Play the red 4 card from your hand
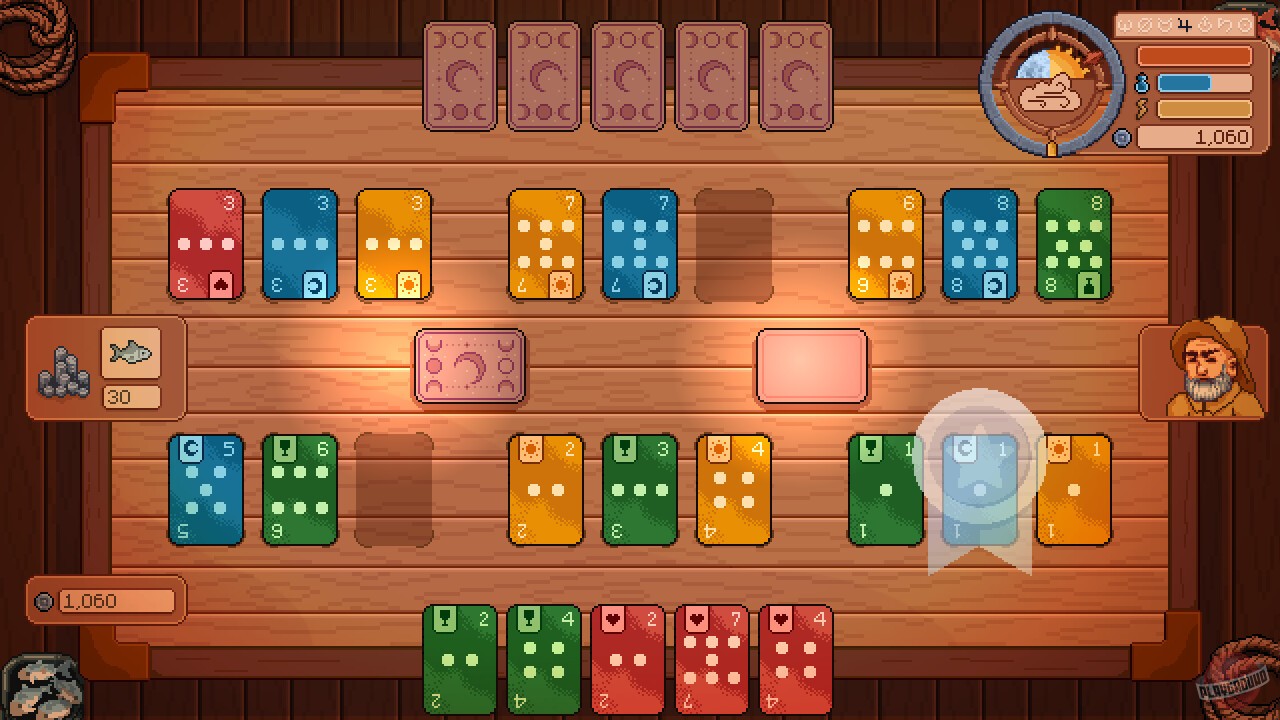The image size is (1280, 720). tap(795, 658)
